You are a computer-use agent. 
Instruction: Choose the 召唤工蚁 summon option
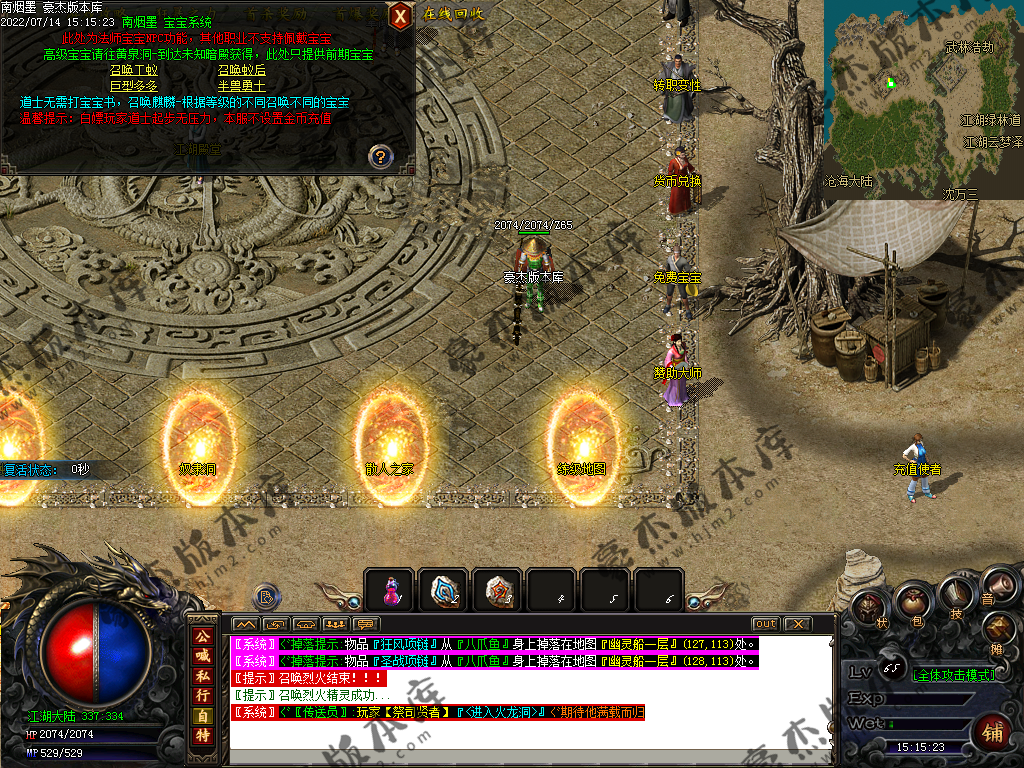point(133,70)
